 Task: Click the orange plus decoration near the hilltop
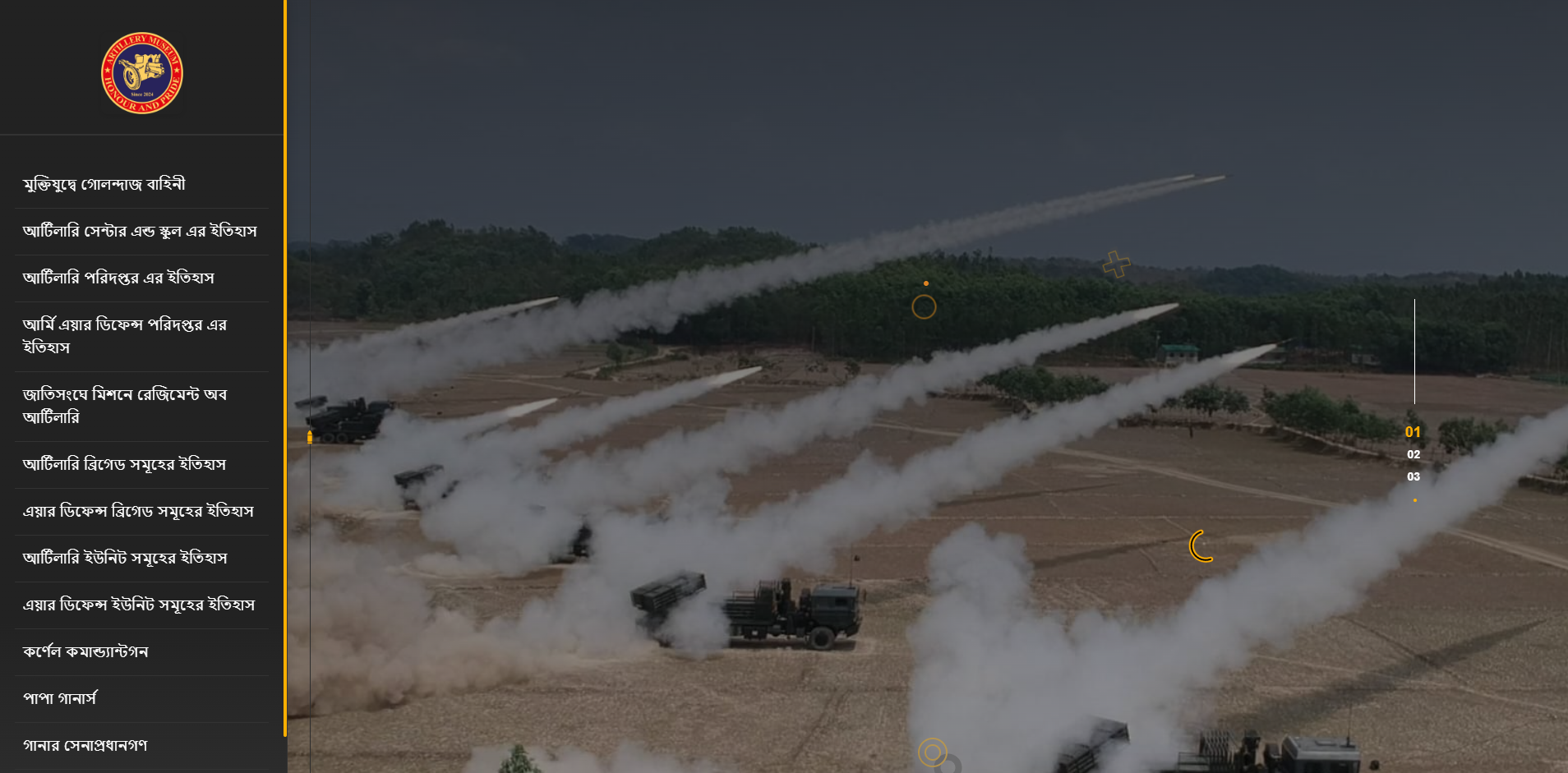click(1115, 265)
